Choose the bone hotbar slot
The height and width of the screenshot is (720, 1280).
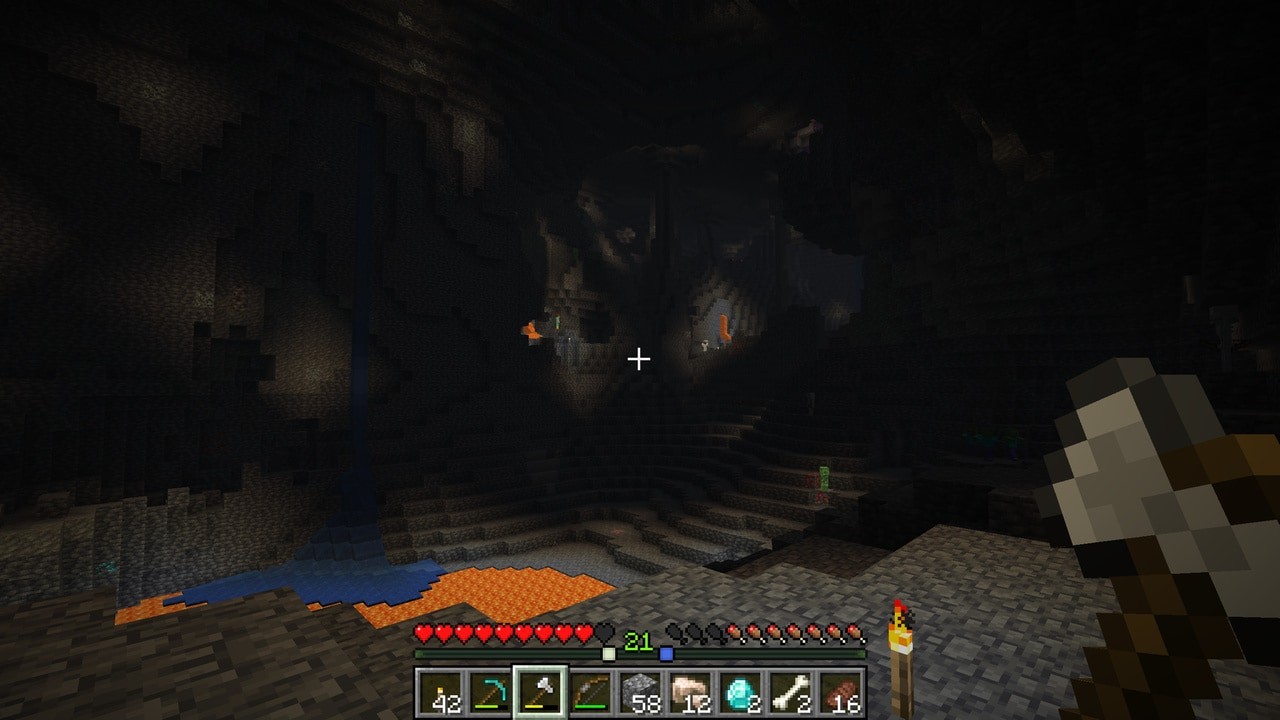click(790, 692)
